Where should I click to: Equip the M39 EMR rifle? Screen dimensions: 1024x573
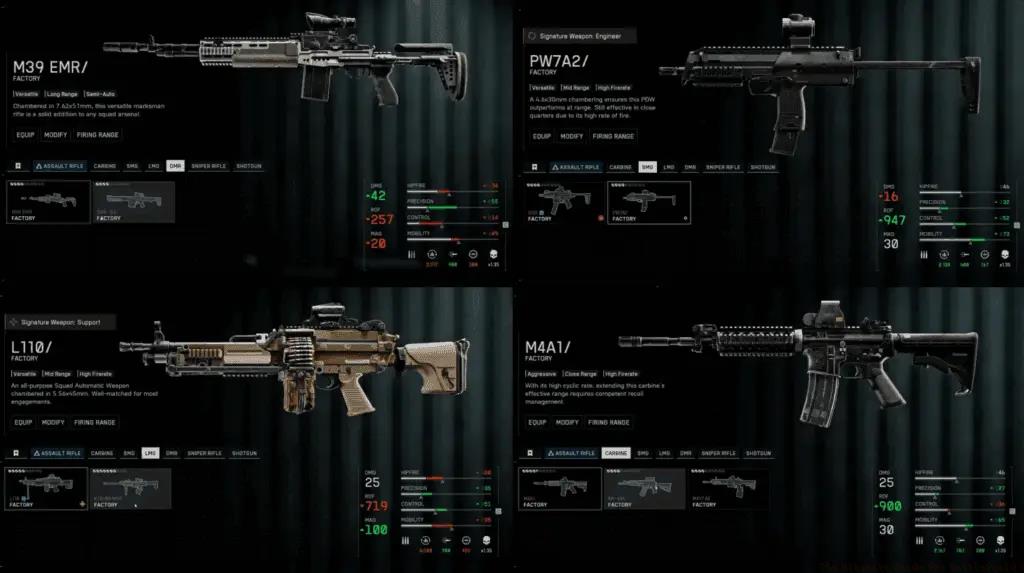click(x=25, y=136)
